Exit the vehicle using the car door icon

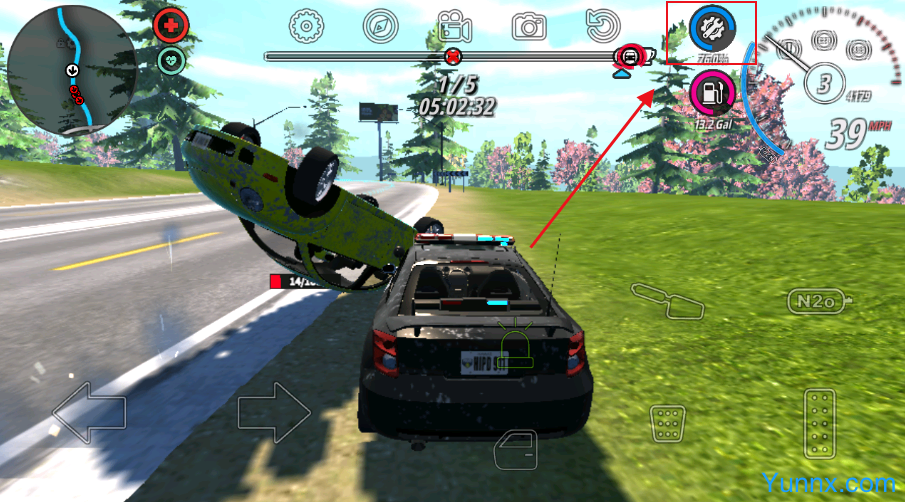click(517, 450)
